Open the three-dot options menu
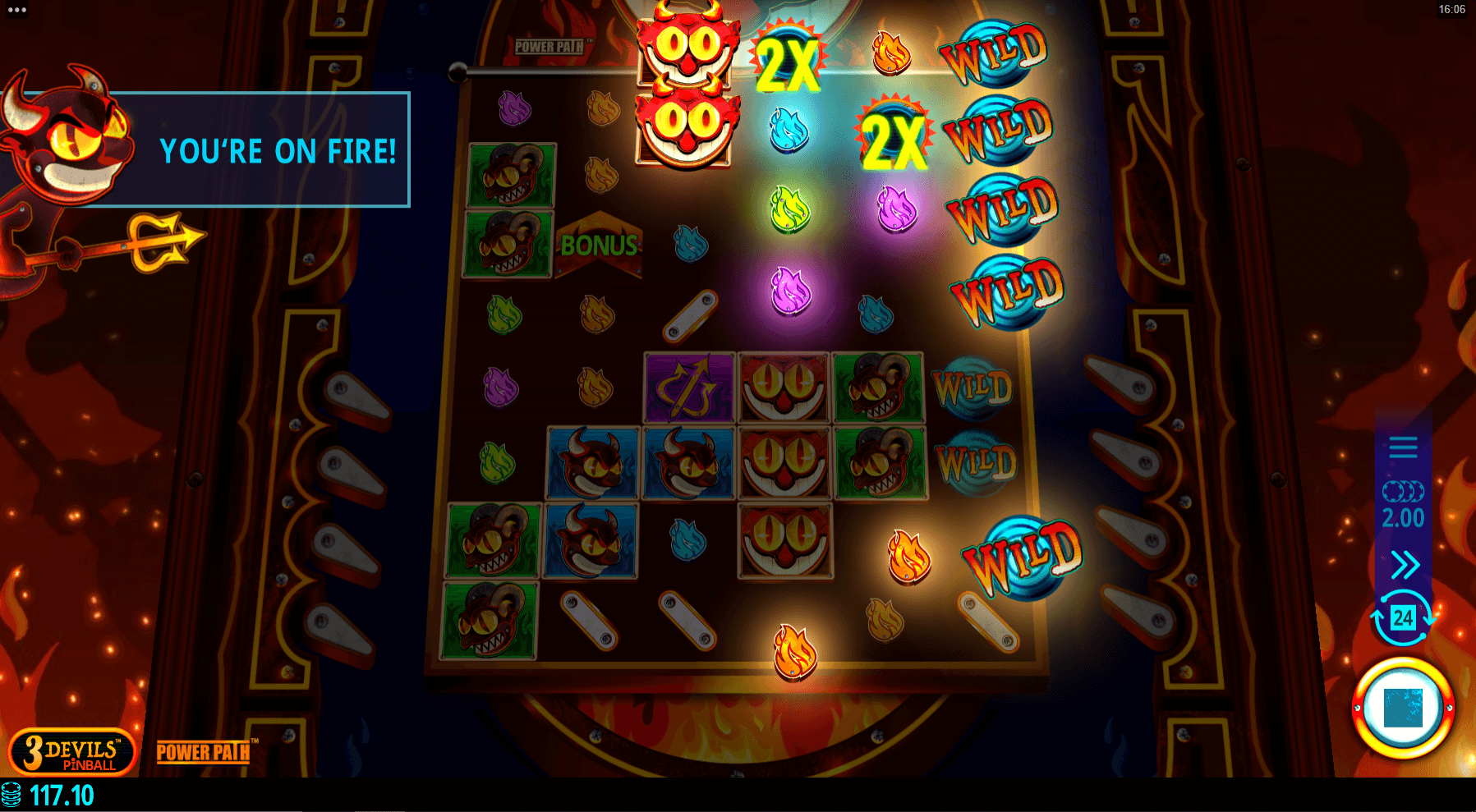This screenshot has width=1476, height=812. (18, 10)
